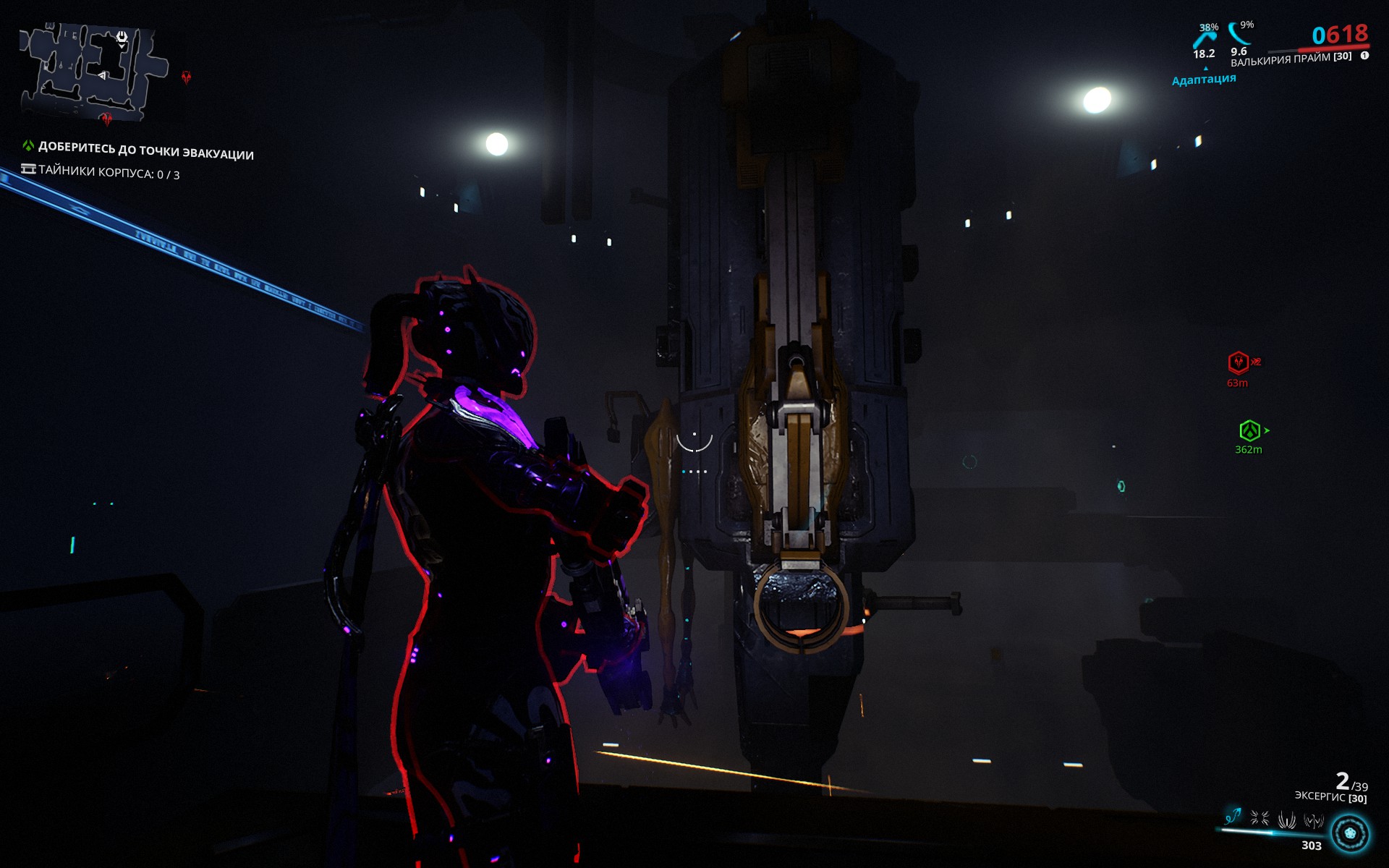Toggle the circled 1 badge near ВАЛЬКИРИЯ ПРАЙМ
Viewport: 1389px width, 868px height.
[x=1364, y=56]
